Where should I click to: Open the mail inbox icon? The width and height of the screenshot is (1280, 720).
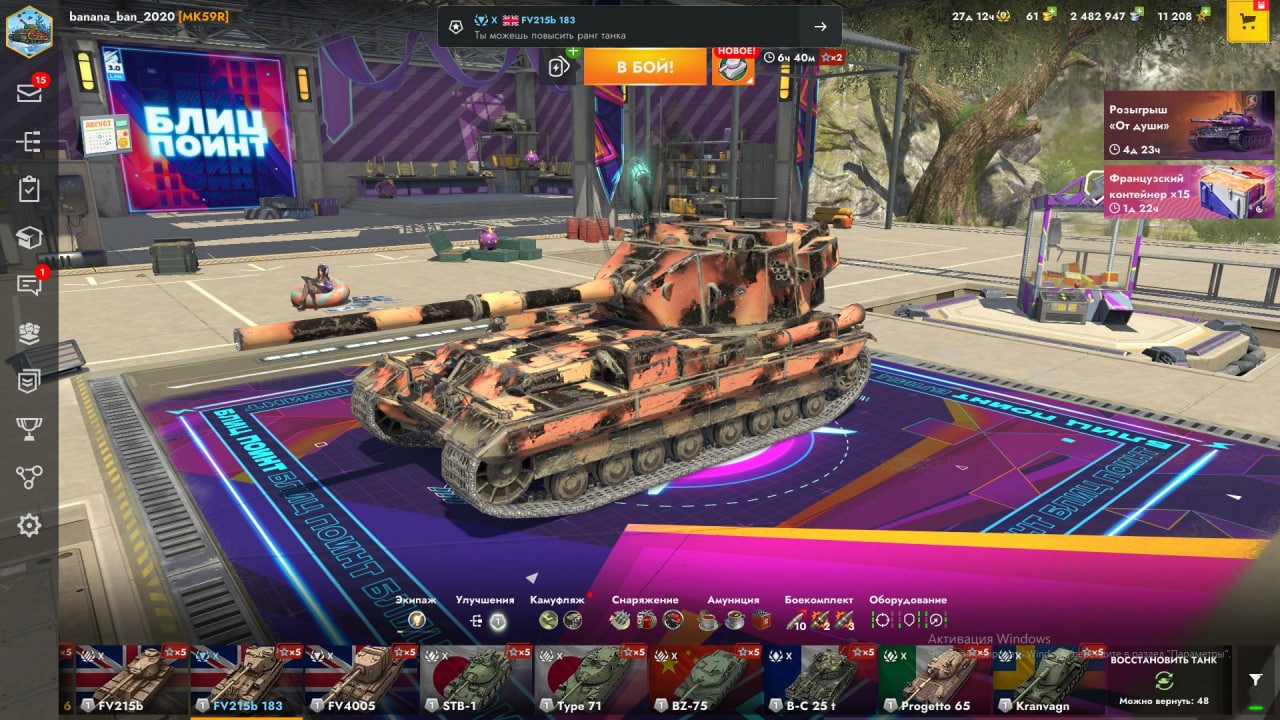(x=29, y=93)
